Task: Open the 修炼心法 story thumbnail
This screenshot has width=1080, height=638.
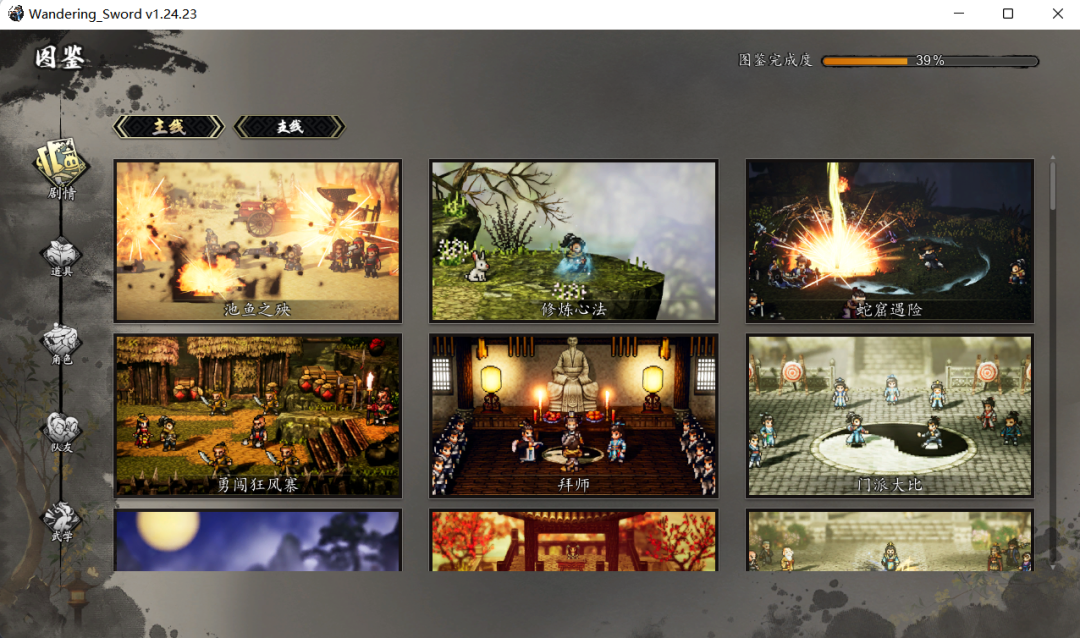Action: [574, 241]
